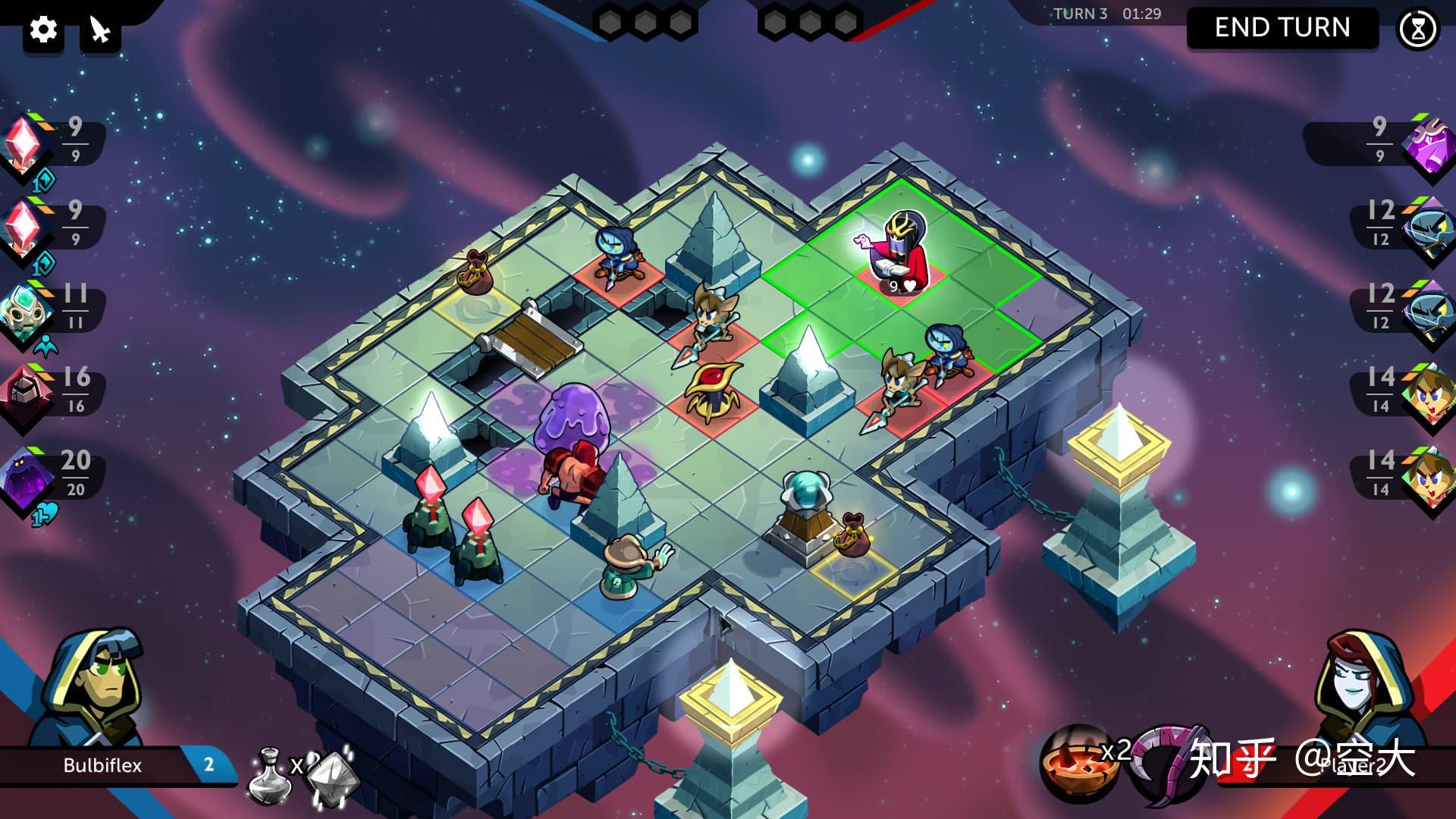Open the settings gear menu
This screenshot has width=1456, height=819.
tap(43, 30)
